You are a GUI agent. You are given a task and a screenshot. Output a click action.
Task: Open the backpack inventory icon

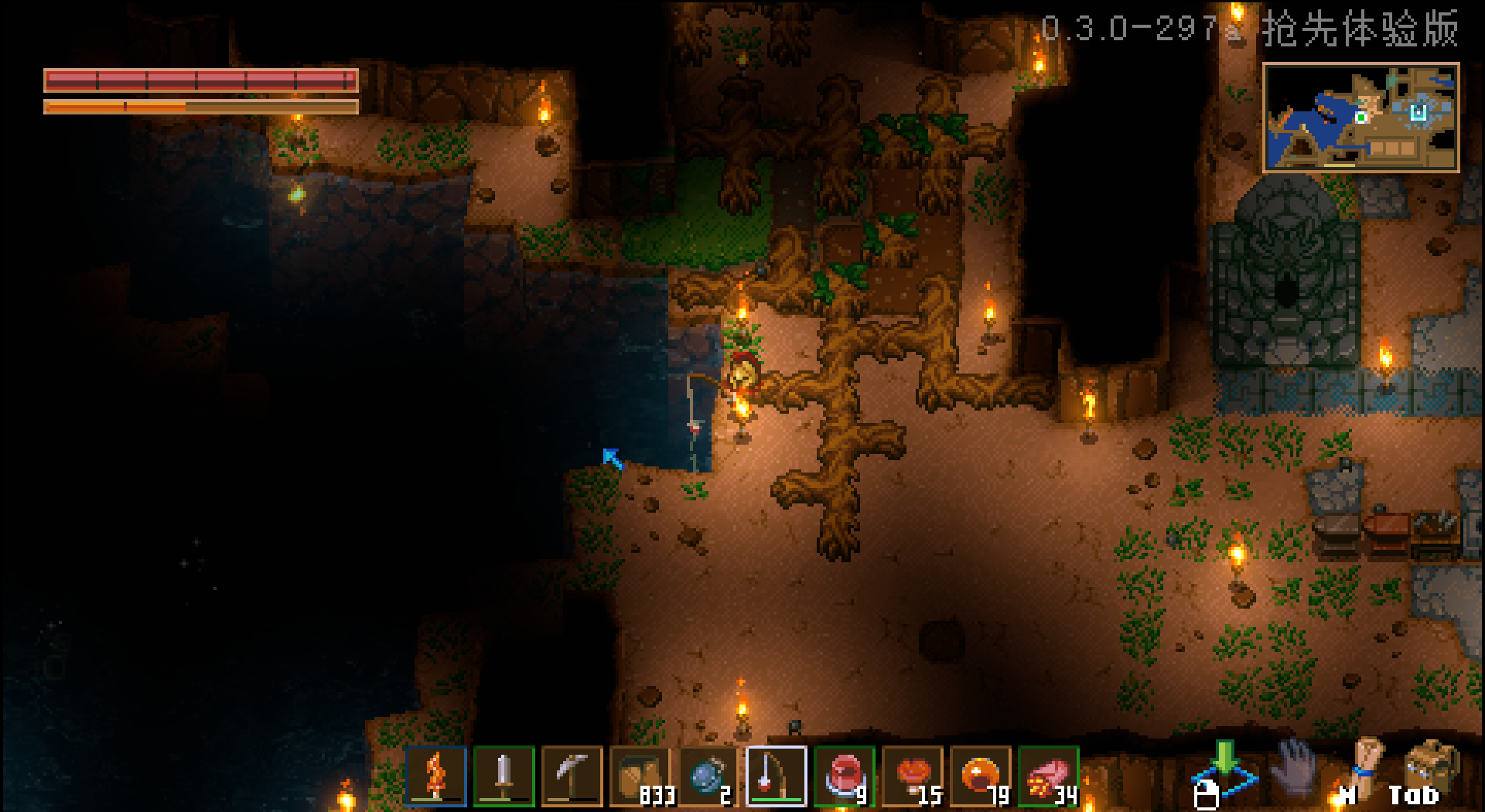click(1432, 766)
